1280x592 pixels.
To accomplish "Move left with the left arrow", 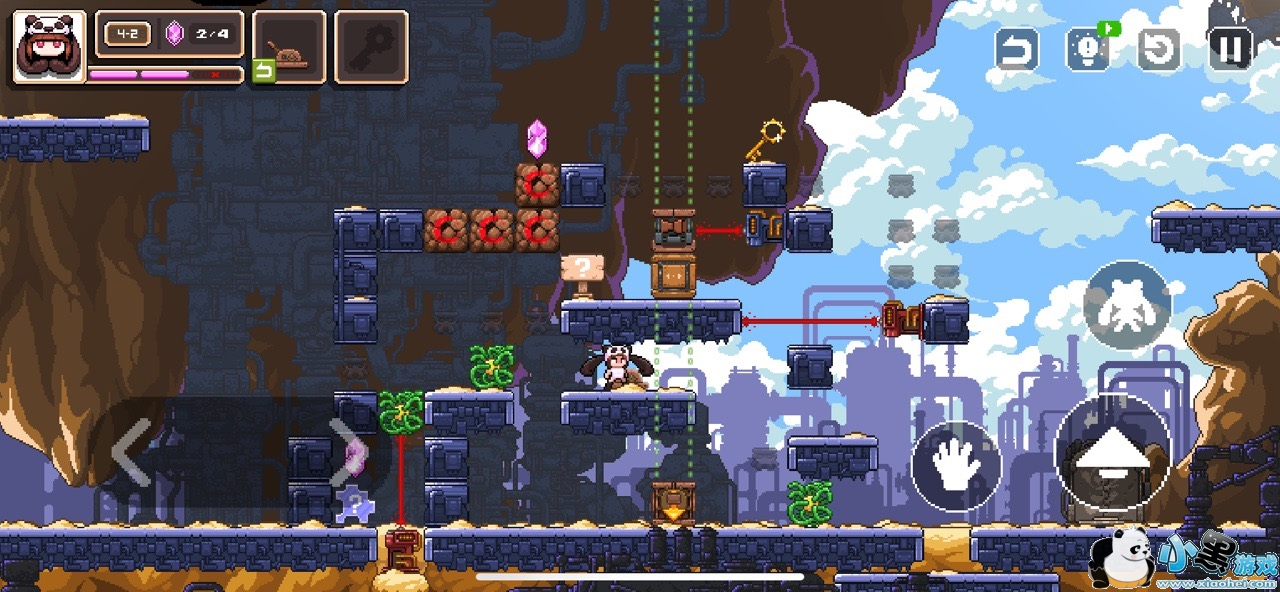I will pyautogui.click(x=131, y=452).
